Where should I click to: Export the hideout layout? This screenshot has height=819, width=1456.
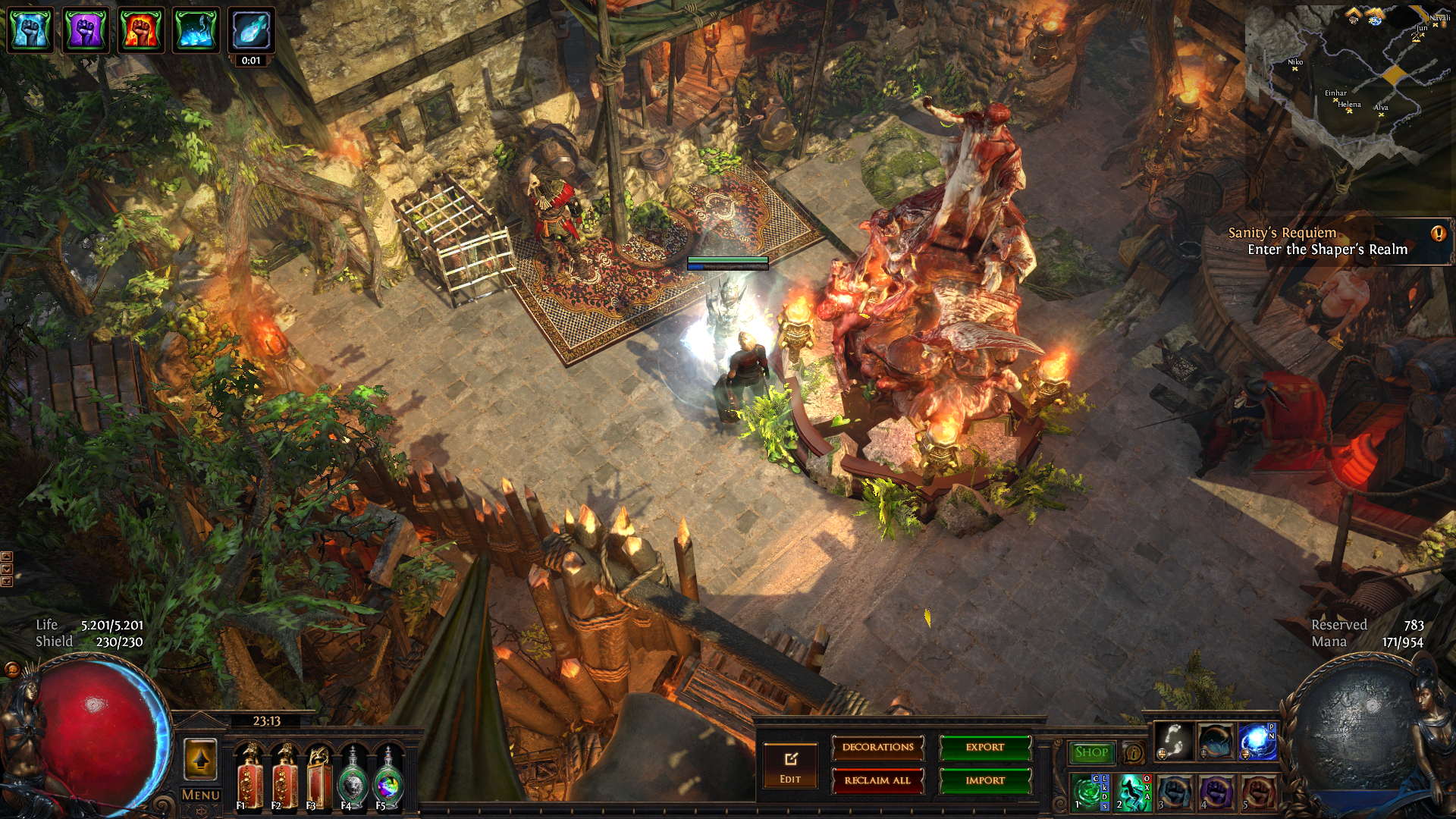(x=984, y=748)
